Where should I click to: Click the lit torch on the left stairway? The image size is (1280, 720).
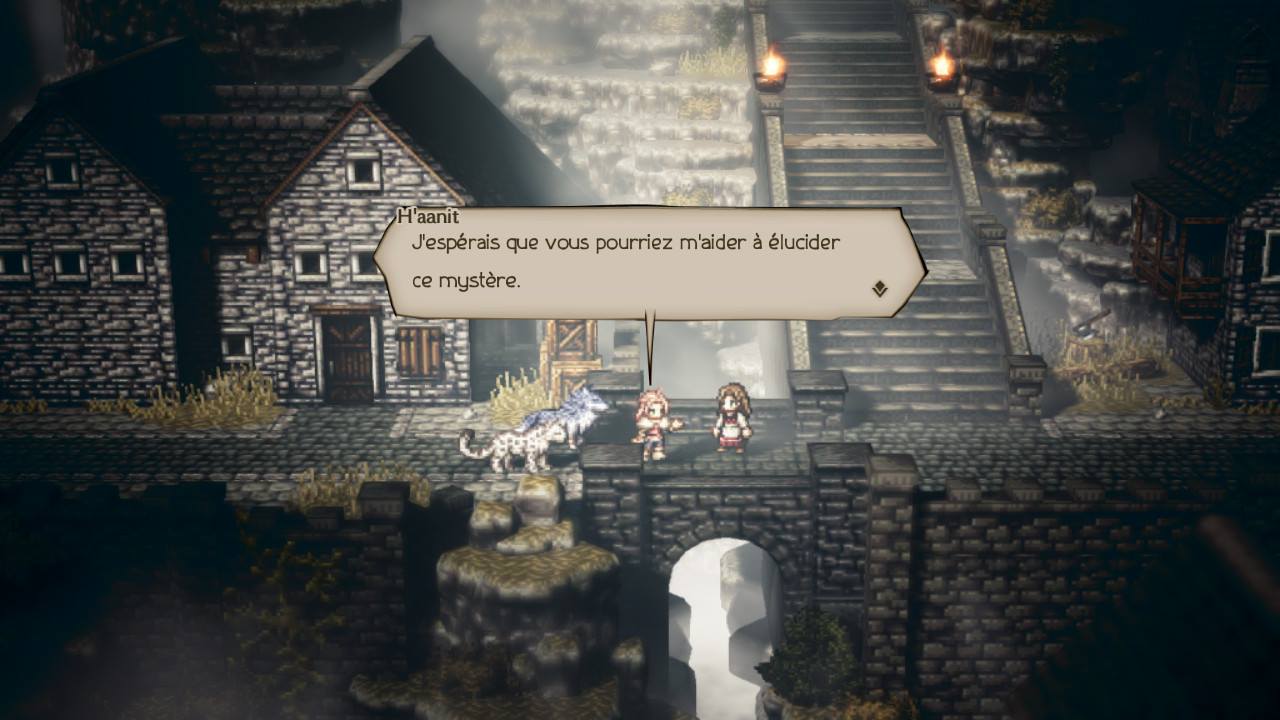point(771,65)
